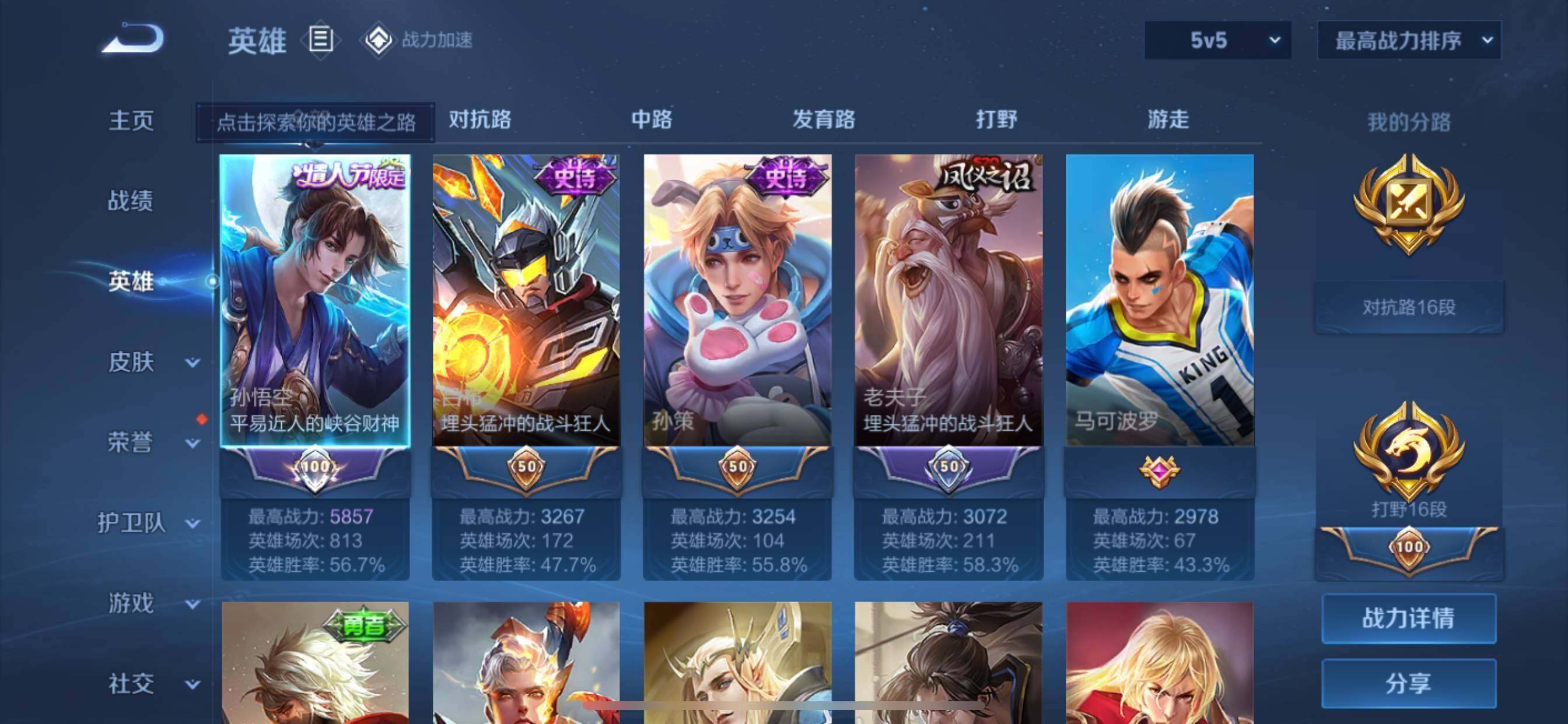
Task: Choose the 游走 roaming tab
Action: 1168,120
